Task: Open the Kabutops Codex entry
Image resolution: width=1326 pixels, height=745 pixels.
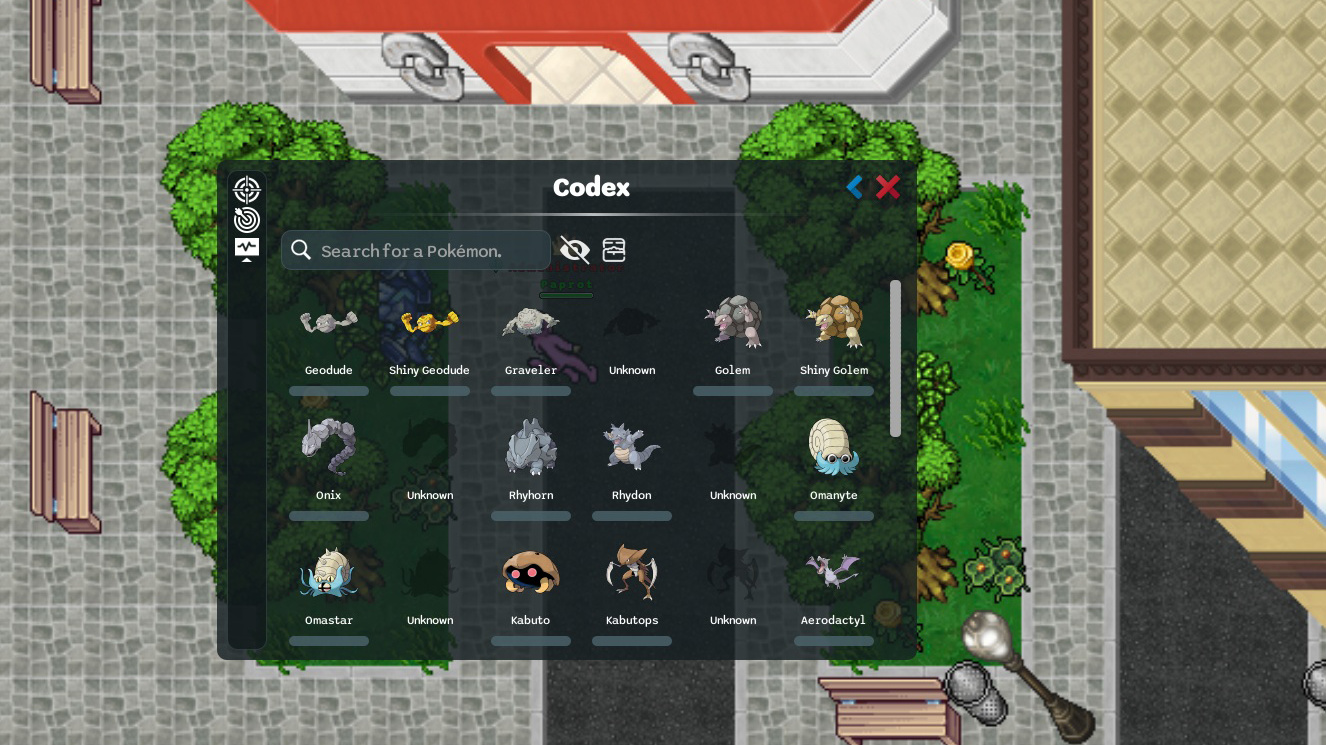Action: (632, 571)
